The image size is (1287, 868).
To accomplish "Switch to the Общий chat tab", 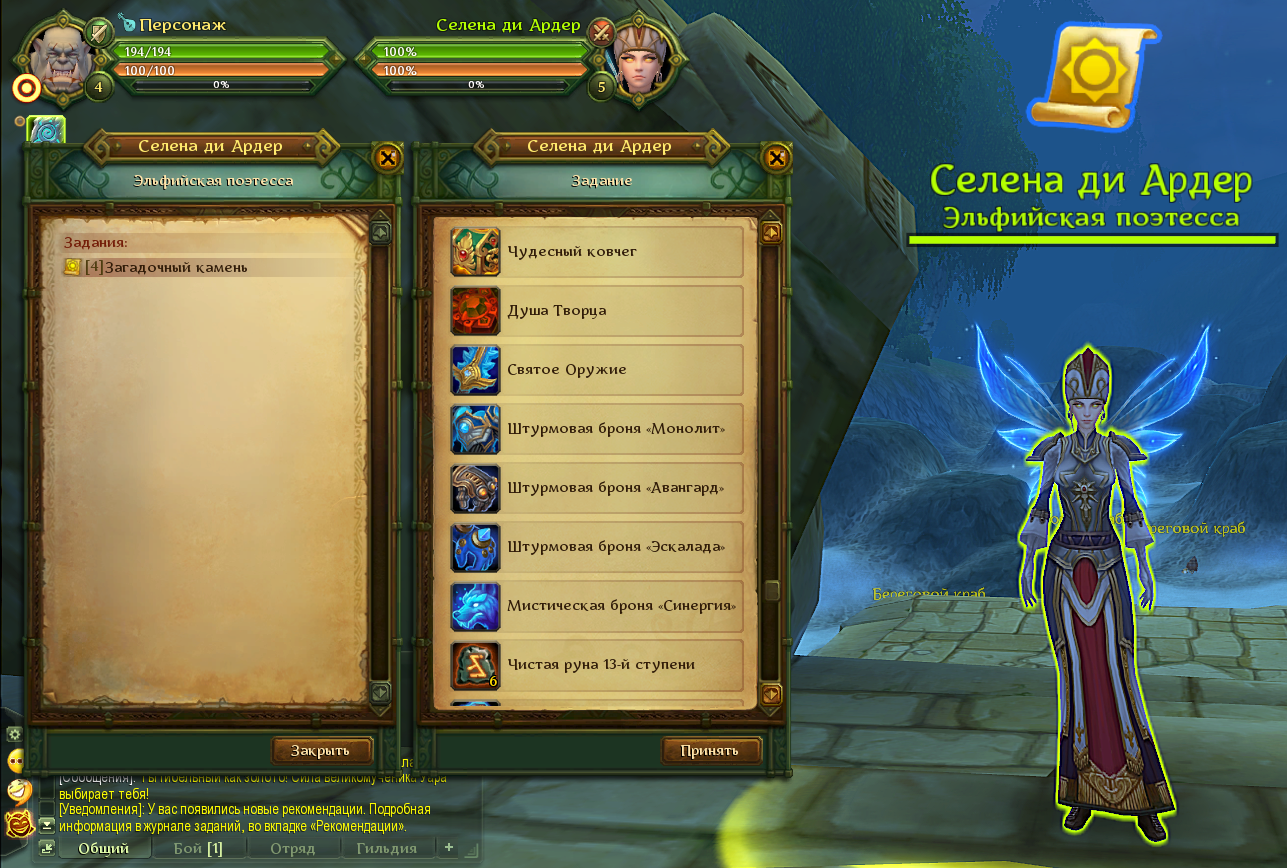I will click(104, 848).
